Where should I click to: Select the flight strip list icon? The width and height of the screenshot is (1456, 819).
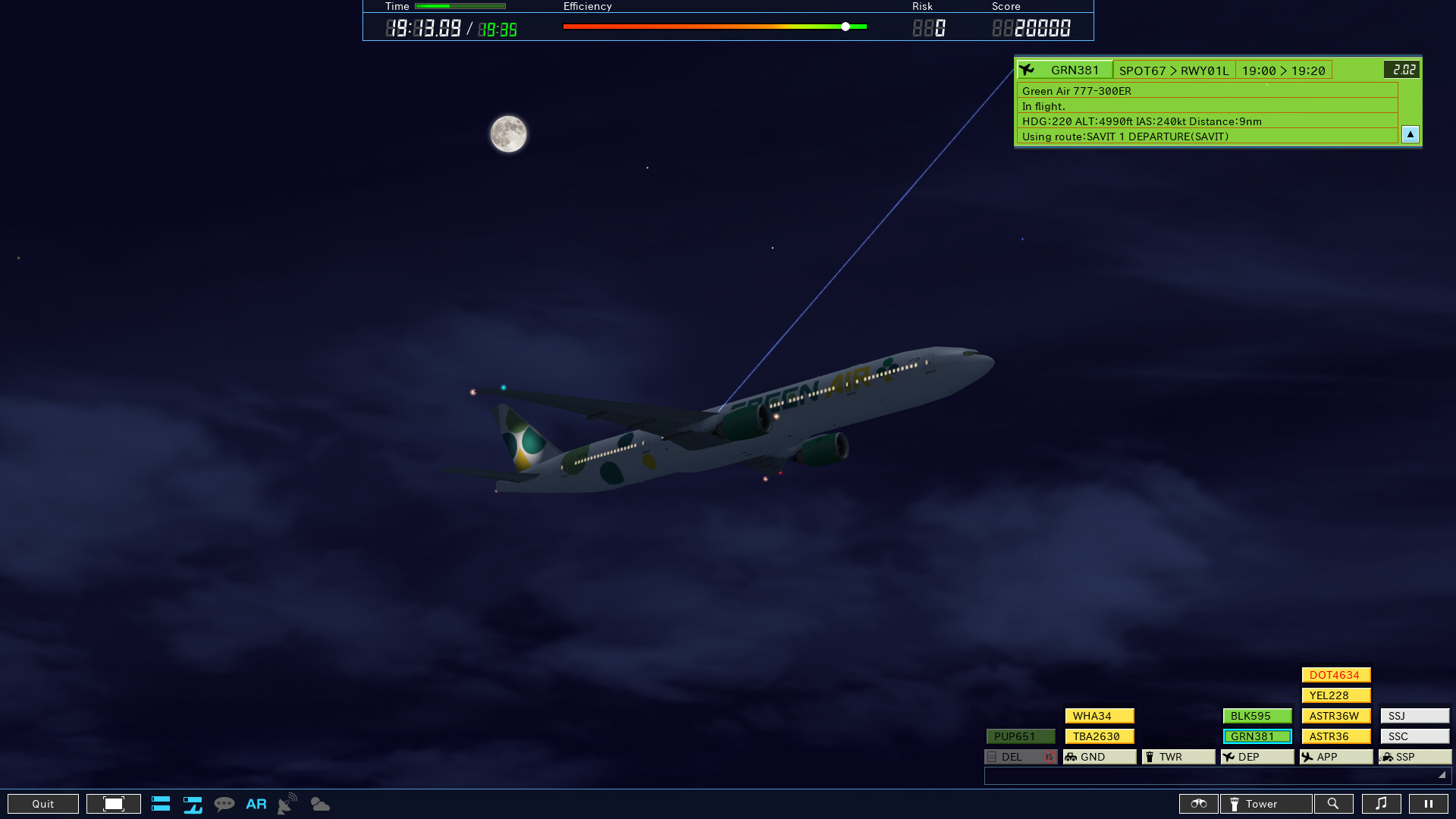pyautogui.click(x=161, y=803)
